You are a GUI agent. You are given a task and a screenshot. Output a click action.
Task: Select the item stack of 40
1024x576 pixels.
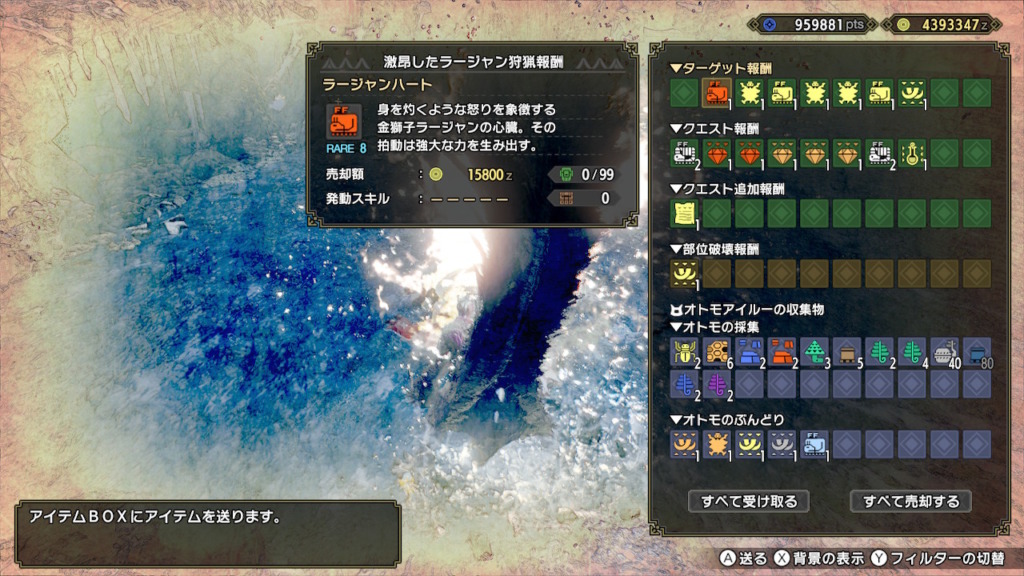coord(945,351)
